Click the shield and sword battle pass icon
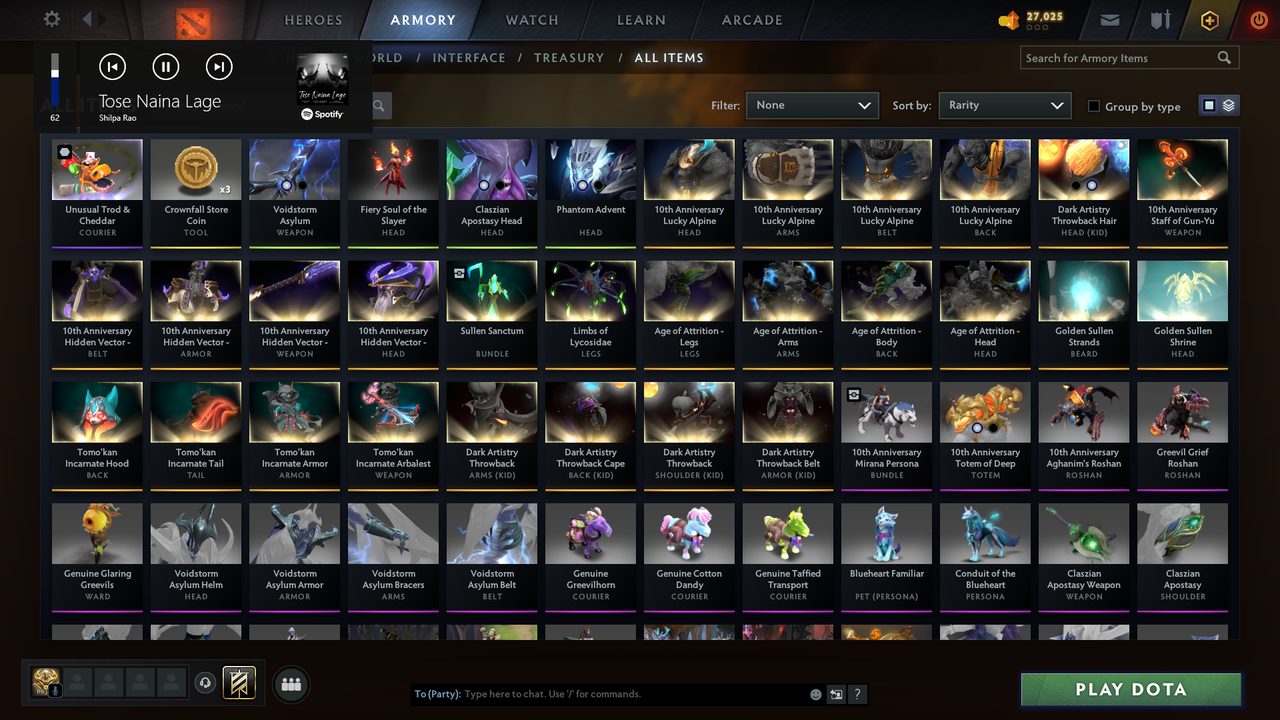This screenshot has width=1280, height=720. coord(1160,20)
